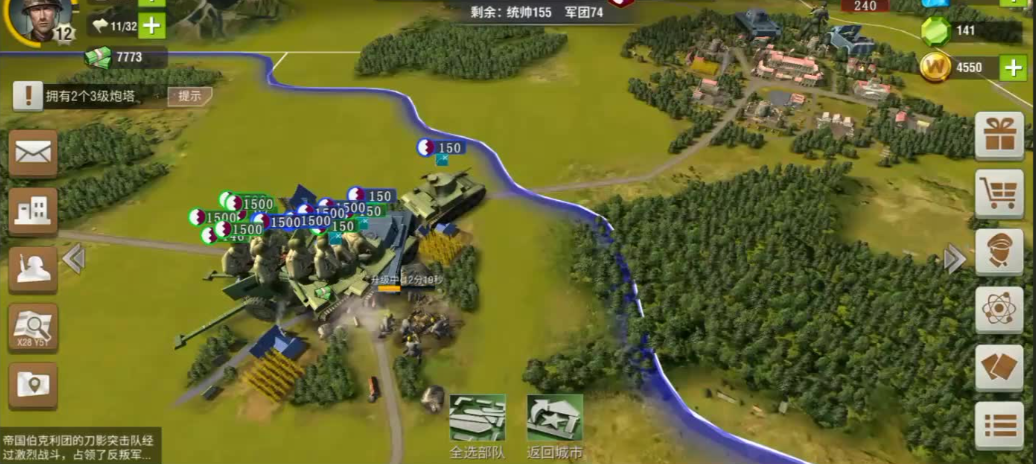Click the 提示 hint button
Viewport: 1036px width, 464px height.
coord(189,96)
